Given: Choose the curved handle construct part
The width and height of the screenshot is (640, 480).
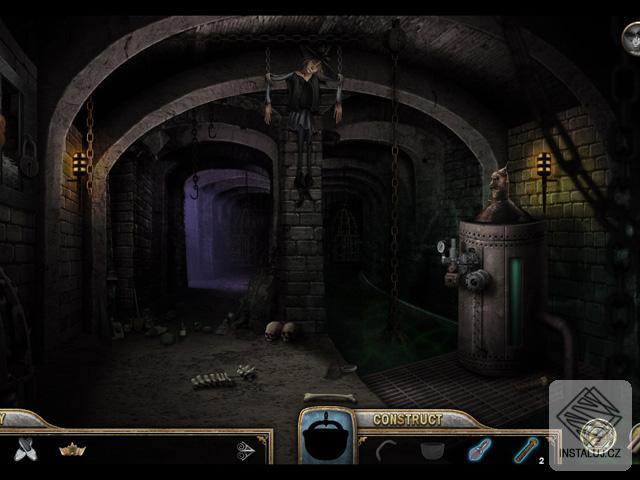Looking at the screenshot, I should pyautogui.click(x=387, y=450).
